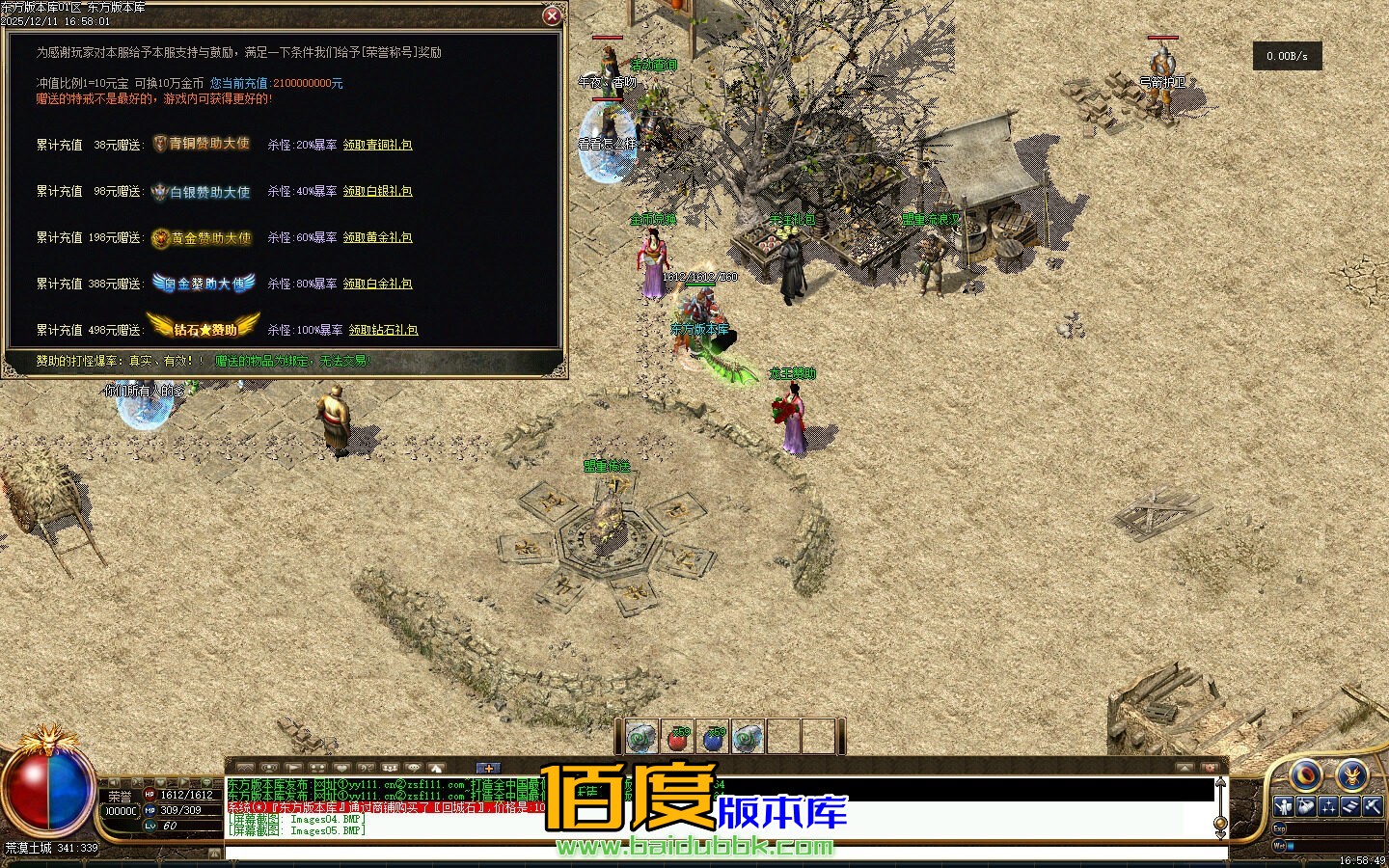Close the sponsorship reward dialog
1389x868 pixels.
552,15
